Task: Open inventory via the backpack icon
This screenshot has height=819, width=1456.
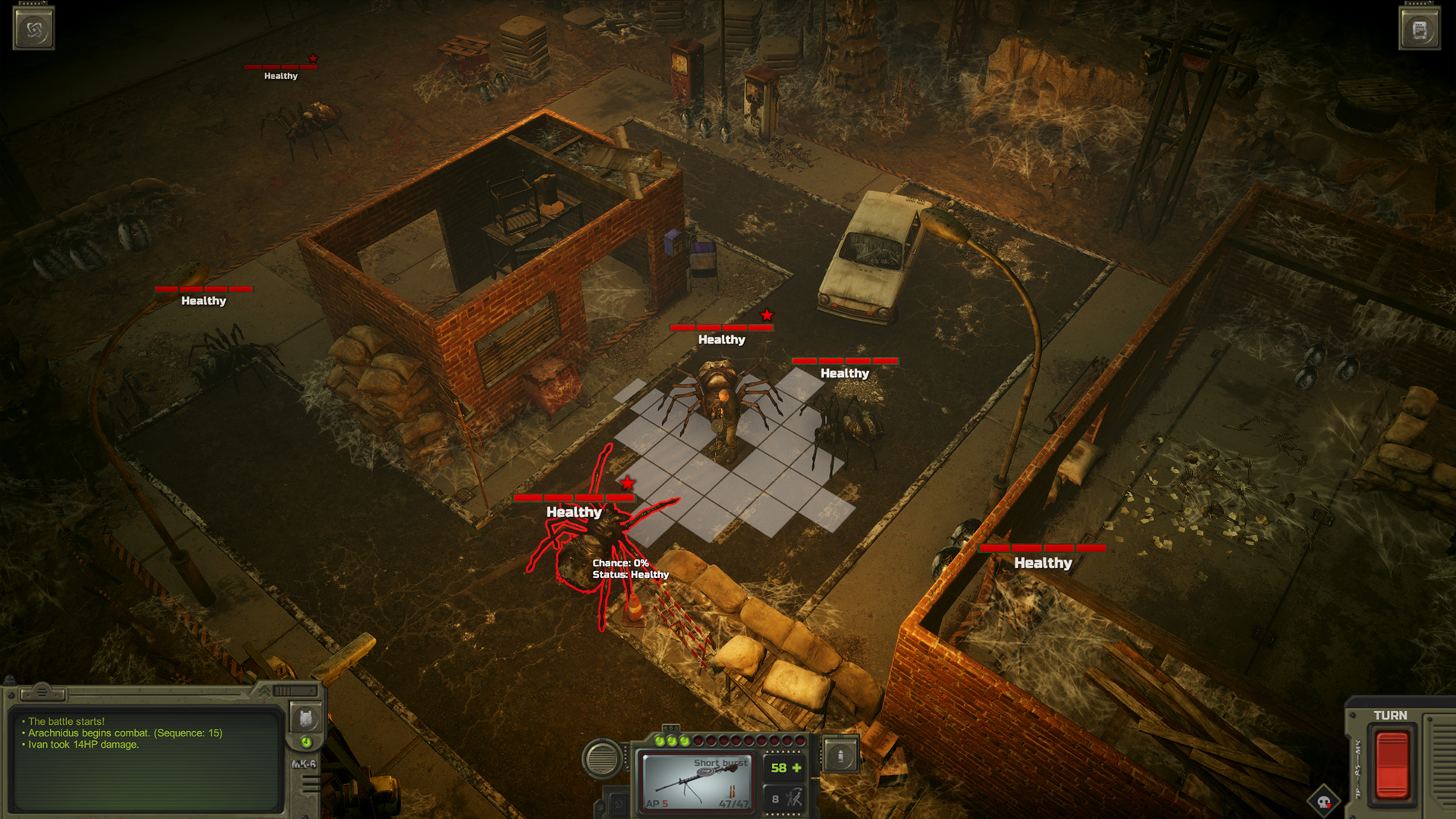Action: click(x=306, y=718)
